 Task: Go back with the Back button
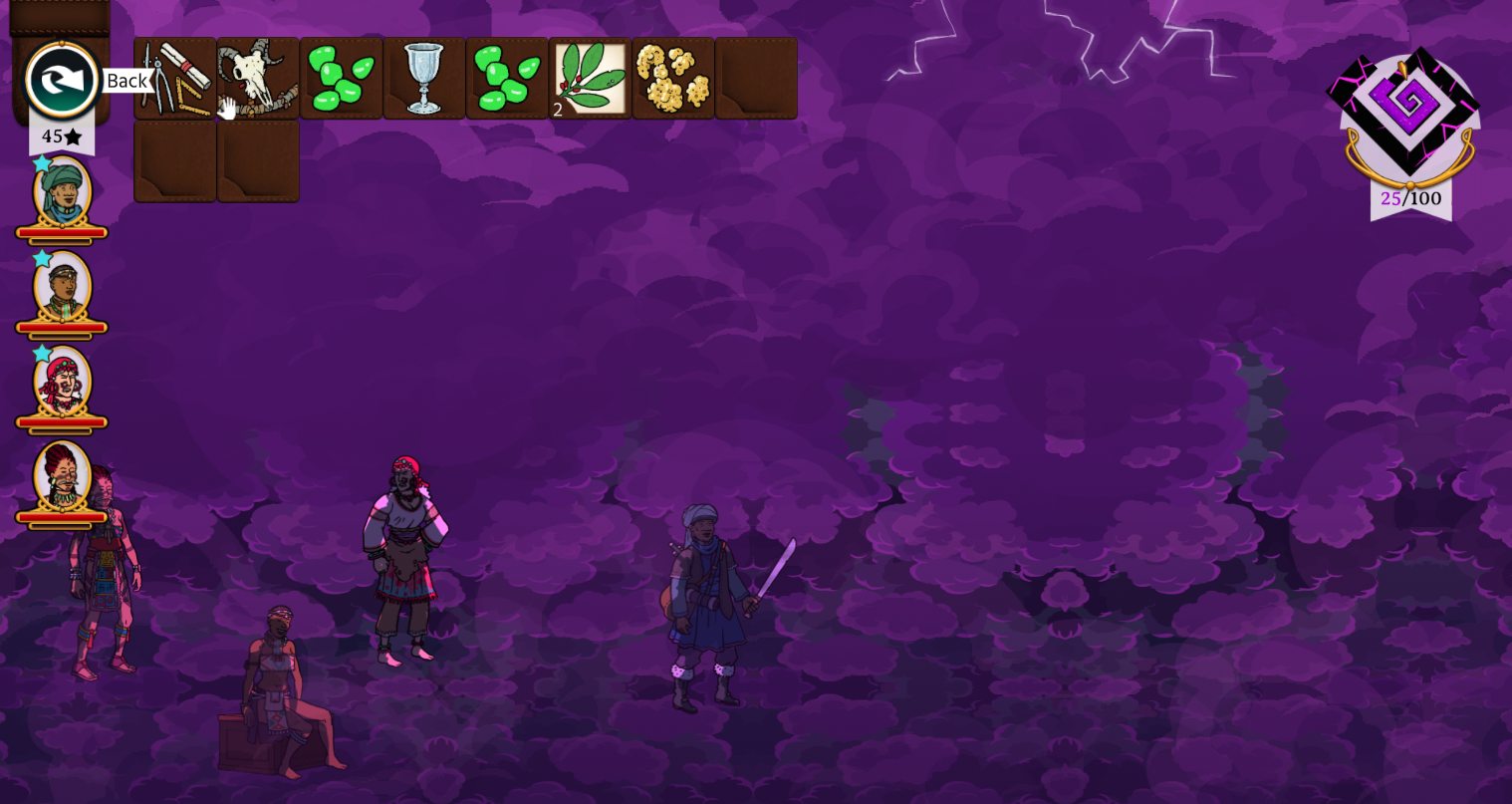click(x=62, y=81)
